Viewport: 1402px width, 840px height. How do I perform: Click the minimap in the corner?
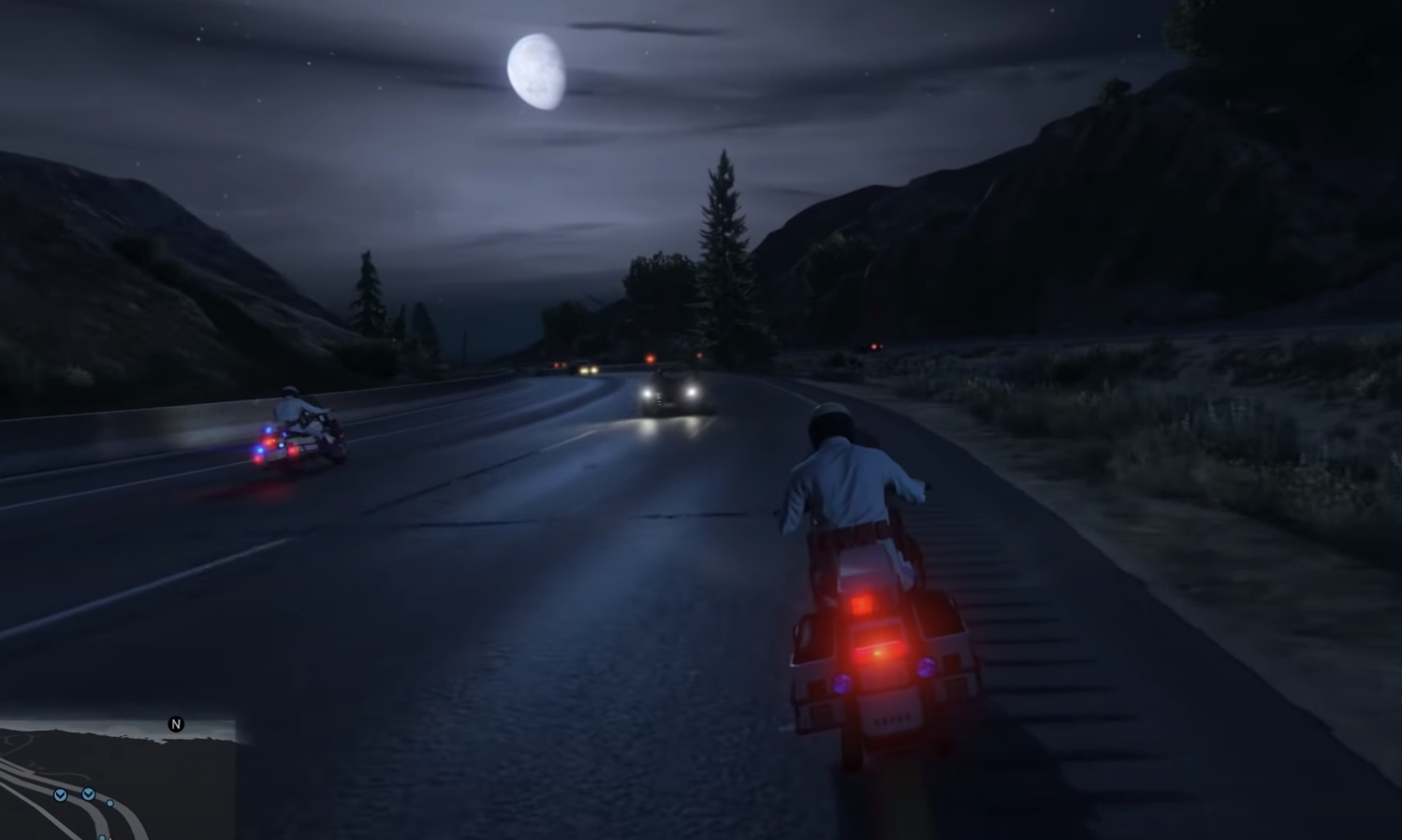point(117,780)
